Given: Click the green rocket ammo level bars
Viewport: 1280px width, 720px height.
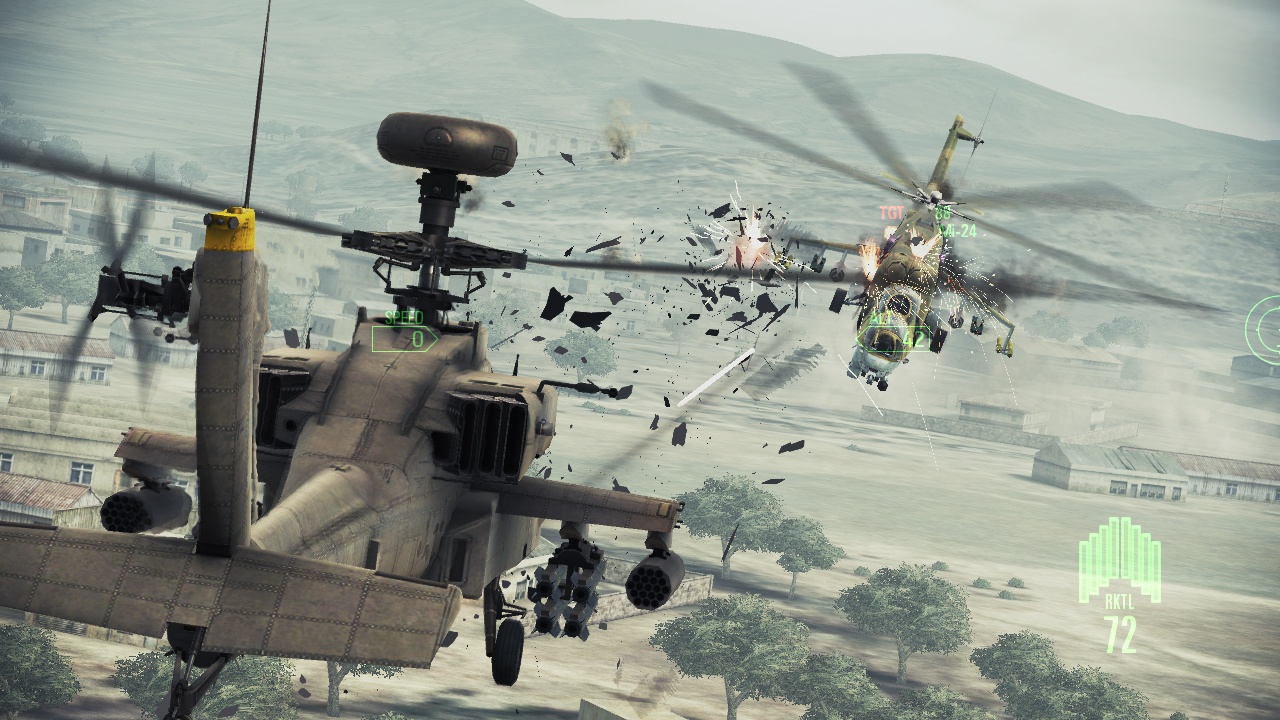Looking at the screenshot, I should coord(1118,555).
